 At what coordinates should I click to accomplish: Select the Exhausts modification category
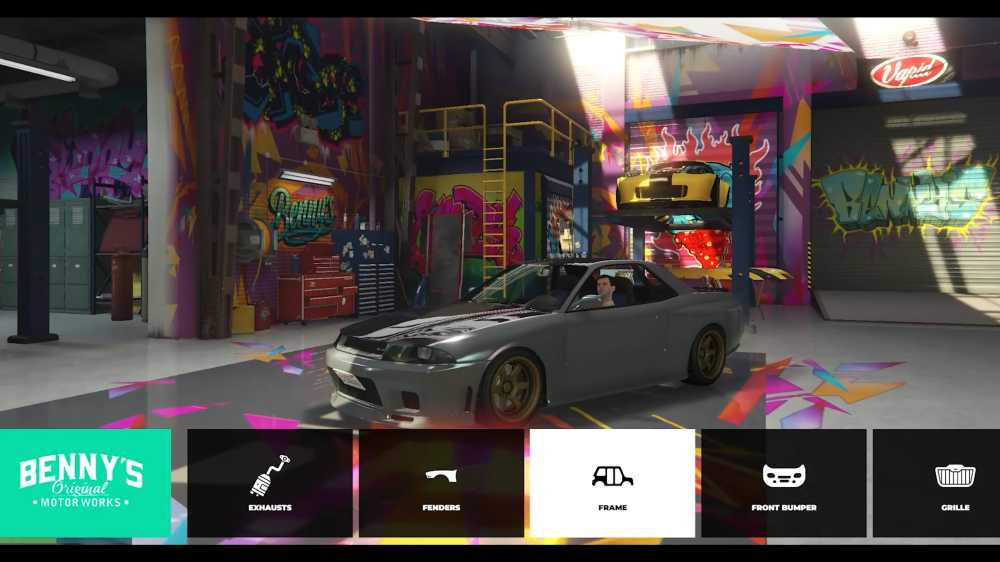tap(270, 483)
